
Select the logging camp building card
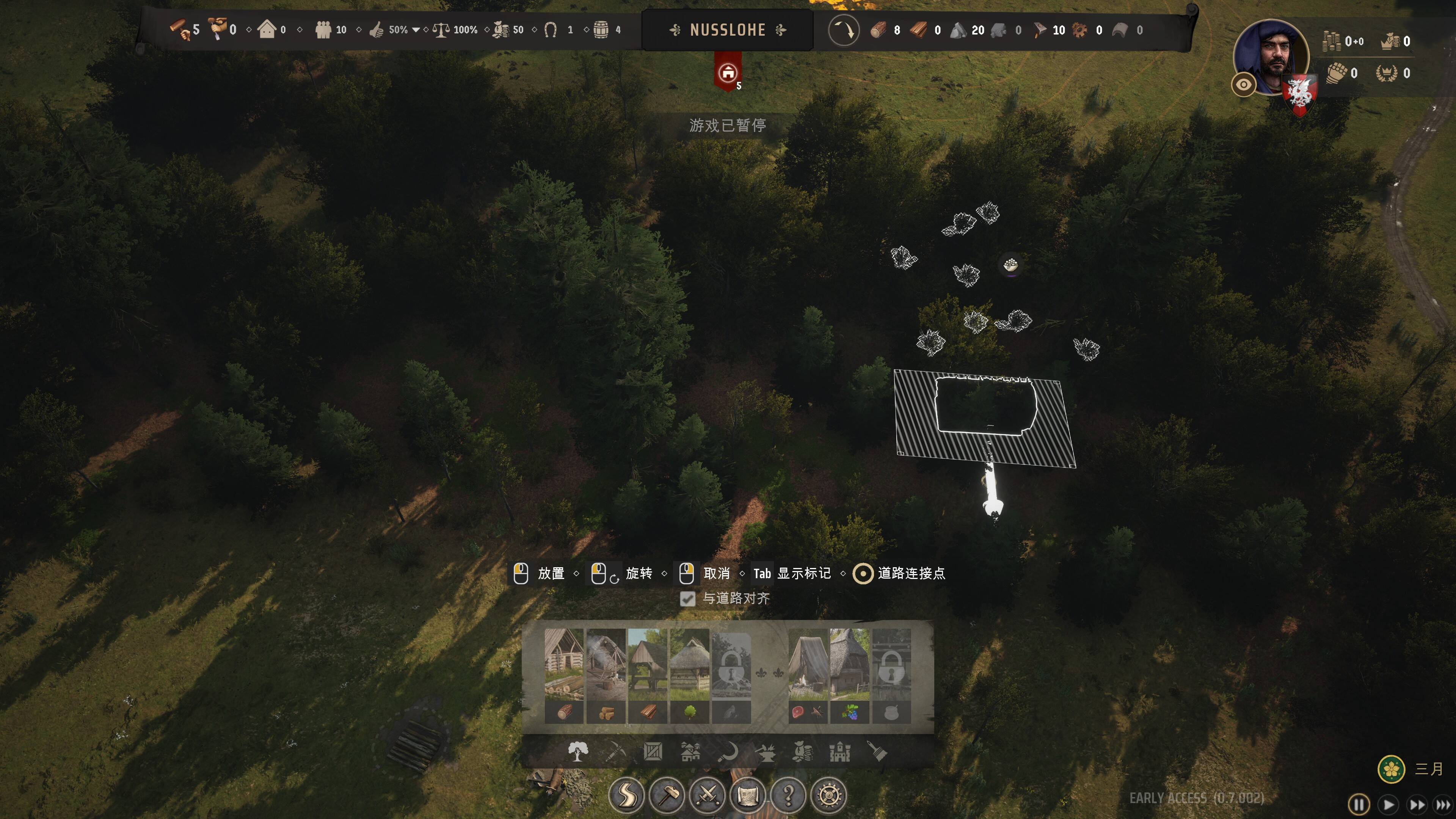pyautogui.click(x=563, y=675)
